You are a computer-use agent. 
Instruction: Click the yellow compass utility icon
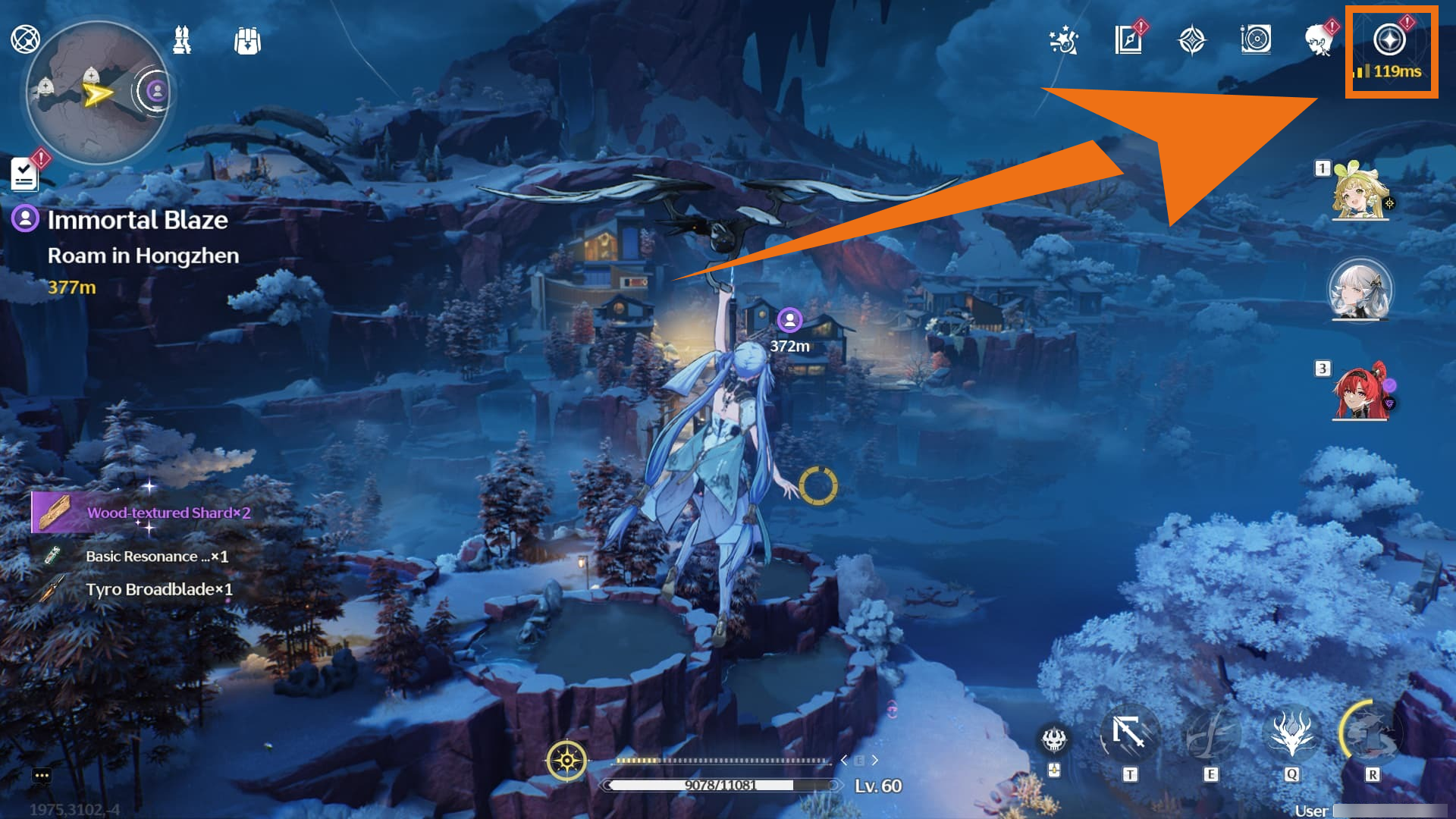(566, 760)
